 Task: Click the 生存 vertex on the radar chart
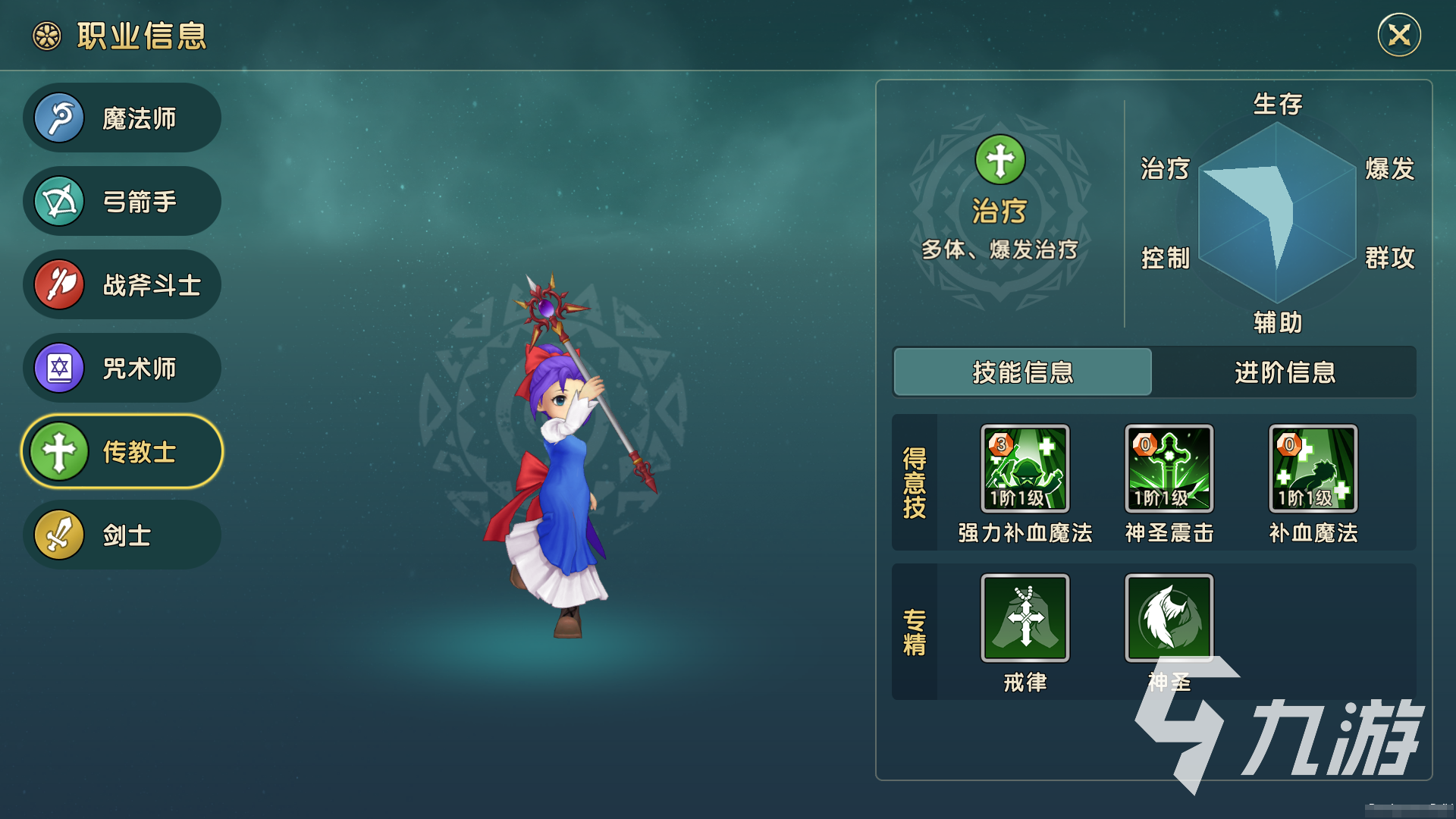[x=1276, y=106]
